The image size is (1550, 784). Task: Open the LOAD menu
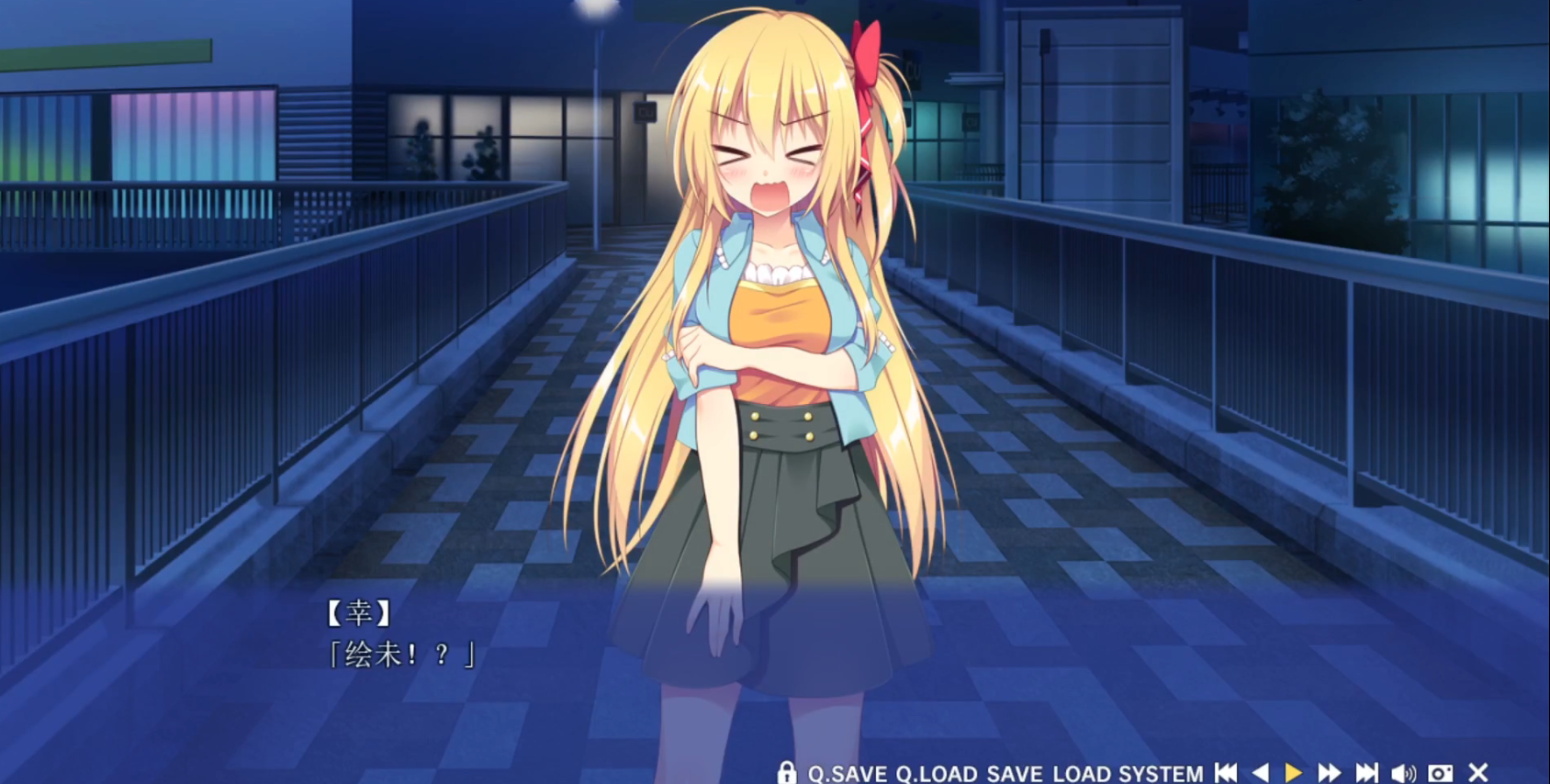(x=1081, y=774)
